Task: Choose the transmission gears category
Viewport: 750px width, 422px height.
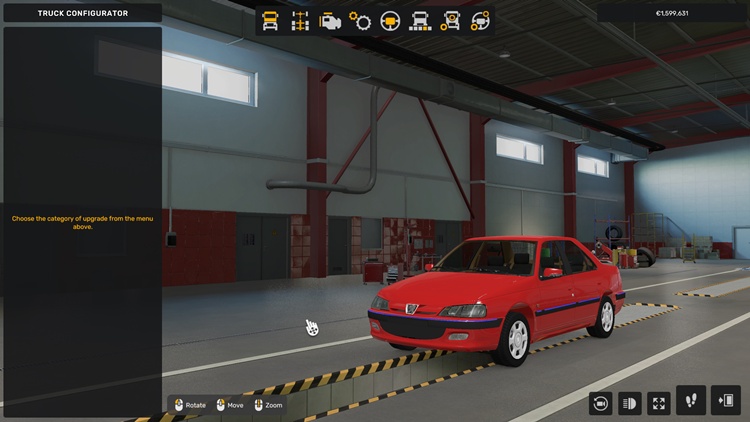Action: click(x=360, y=21)
